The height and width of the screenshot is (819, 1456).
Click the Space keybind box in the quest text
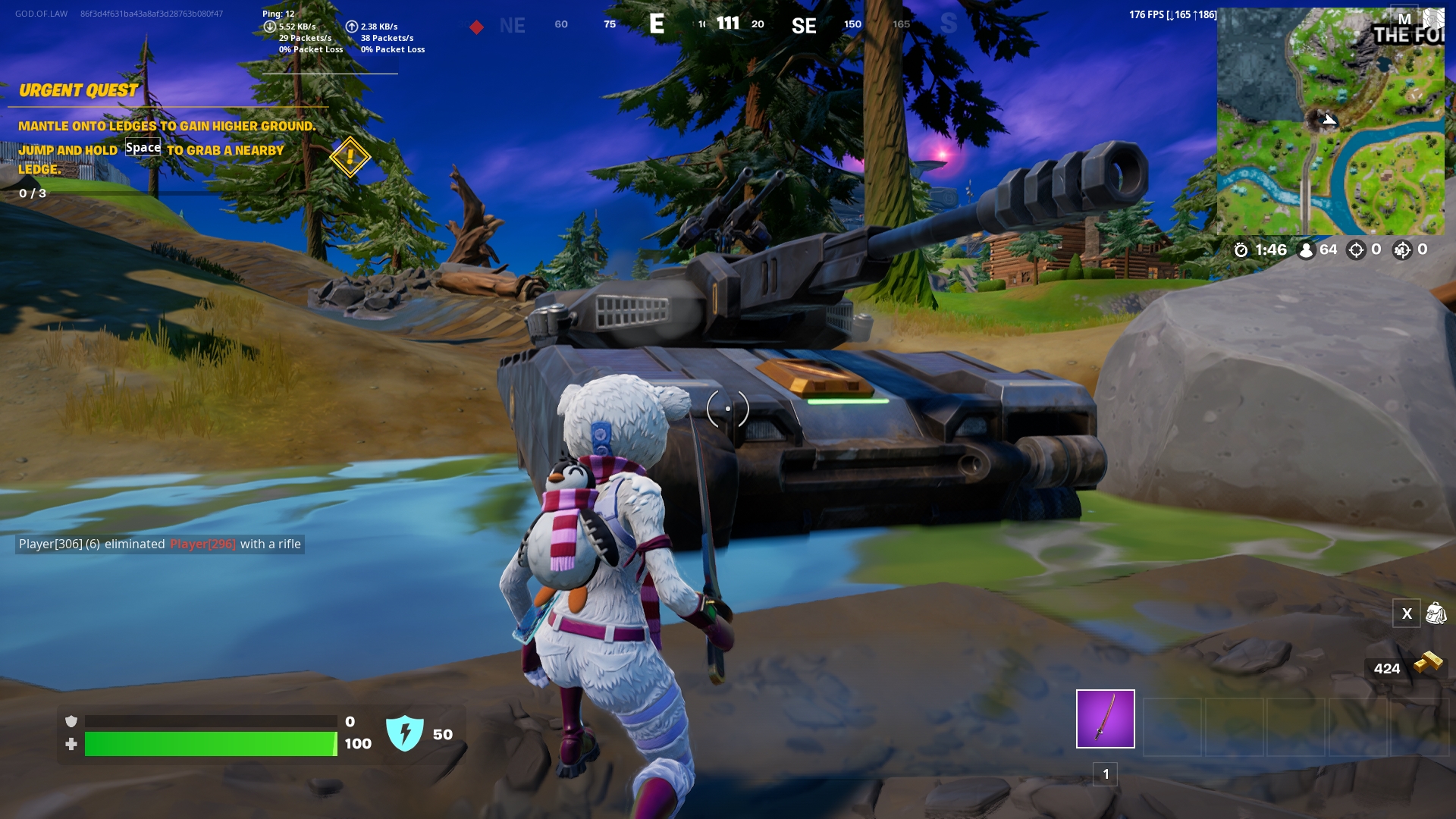click(x=143, y=147)
